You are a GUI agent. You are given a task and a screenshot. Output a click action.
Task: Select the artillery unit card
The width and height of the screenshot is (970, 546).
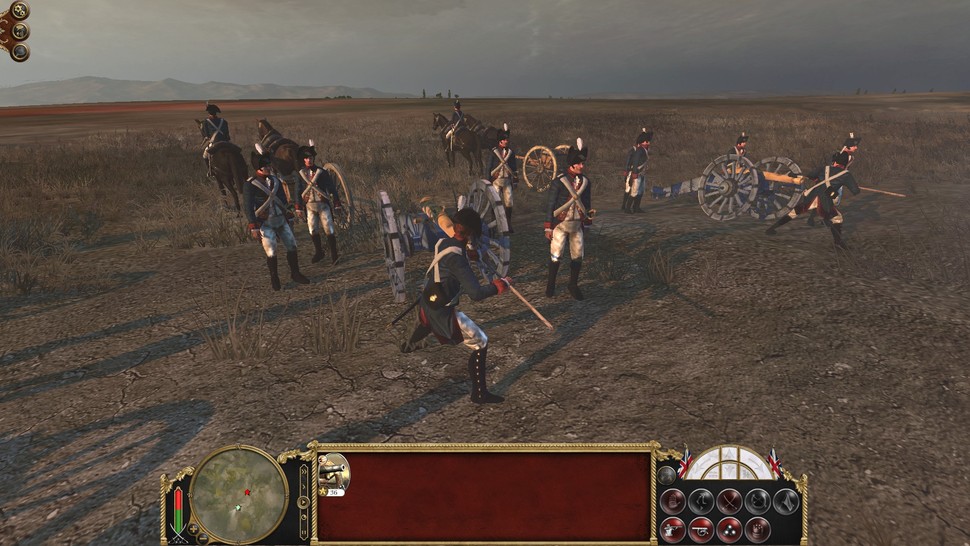333,474
